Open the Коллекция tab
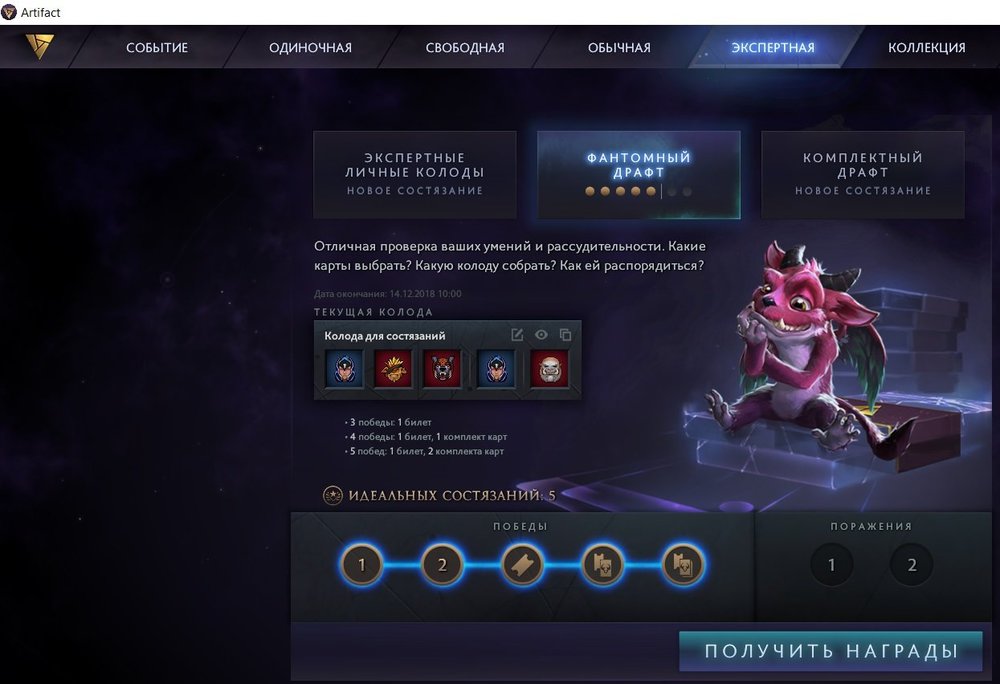 [x=927, y=48]
